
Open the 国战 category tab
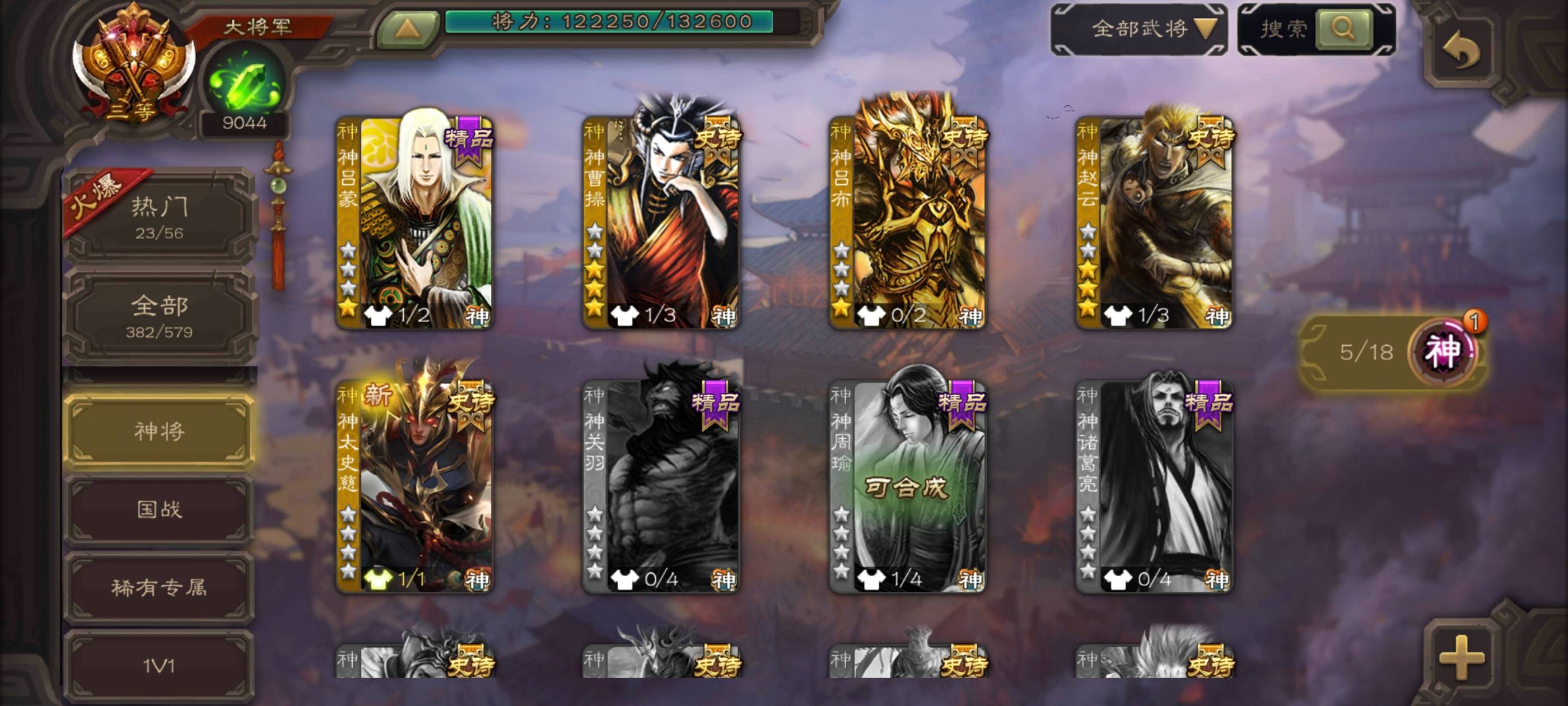click(159, 509)
